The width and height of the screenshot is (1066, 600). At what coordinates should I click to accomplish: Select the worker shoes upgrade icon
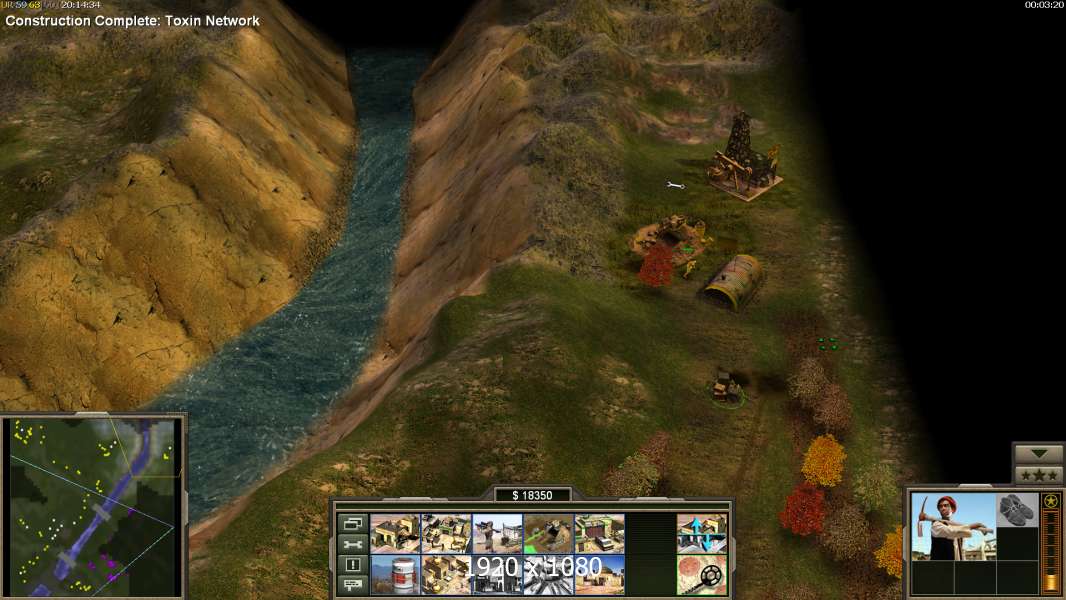(1017, 509)
